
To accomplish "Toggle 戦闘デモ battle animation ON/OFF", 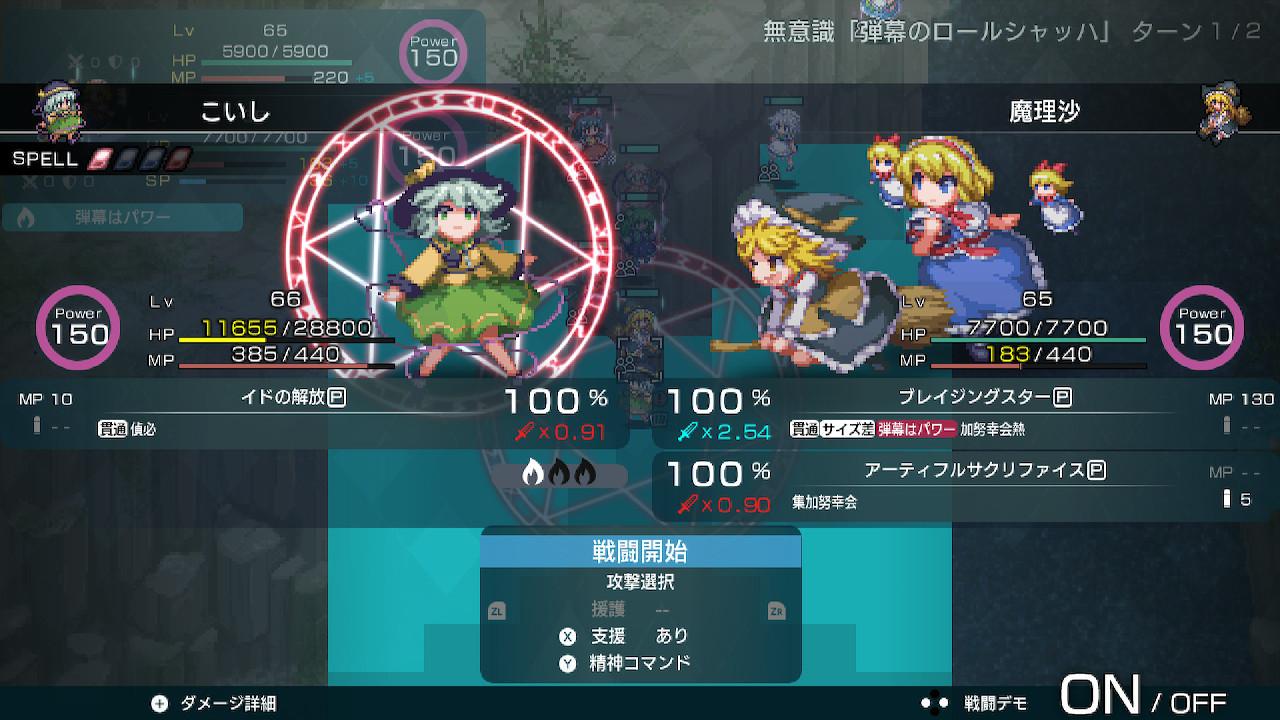I will coord(1140,694).
